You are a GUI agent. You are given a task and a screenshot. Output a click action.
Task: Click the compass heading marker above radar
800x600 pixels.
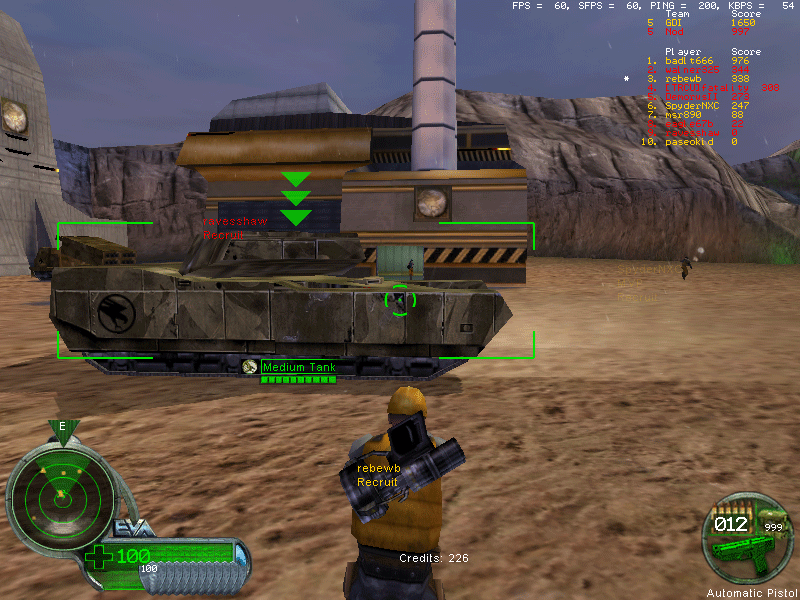[x=62, y=429]
